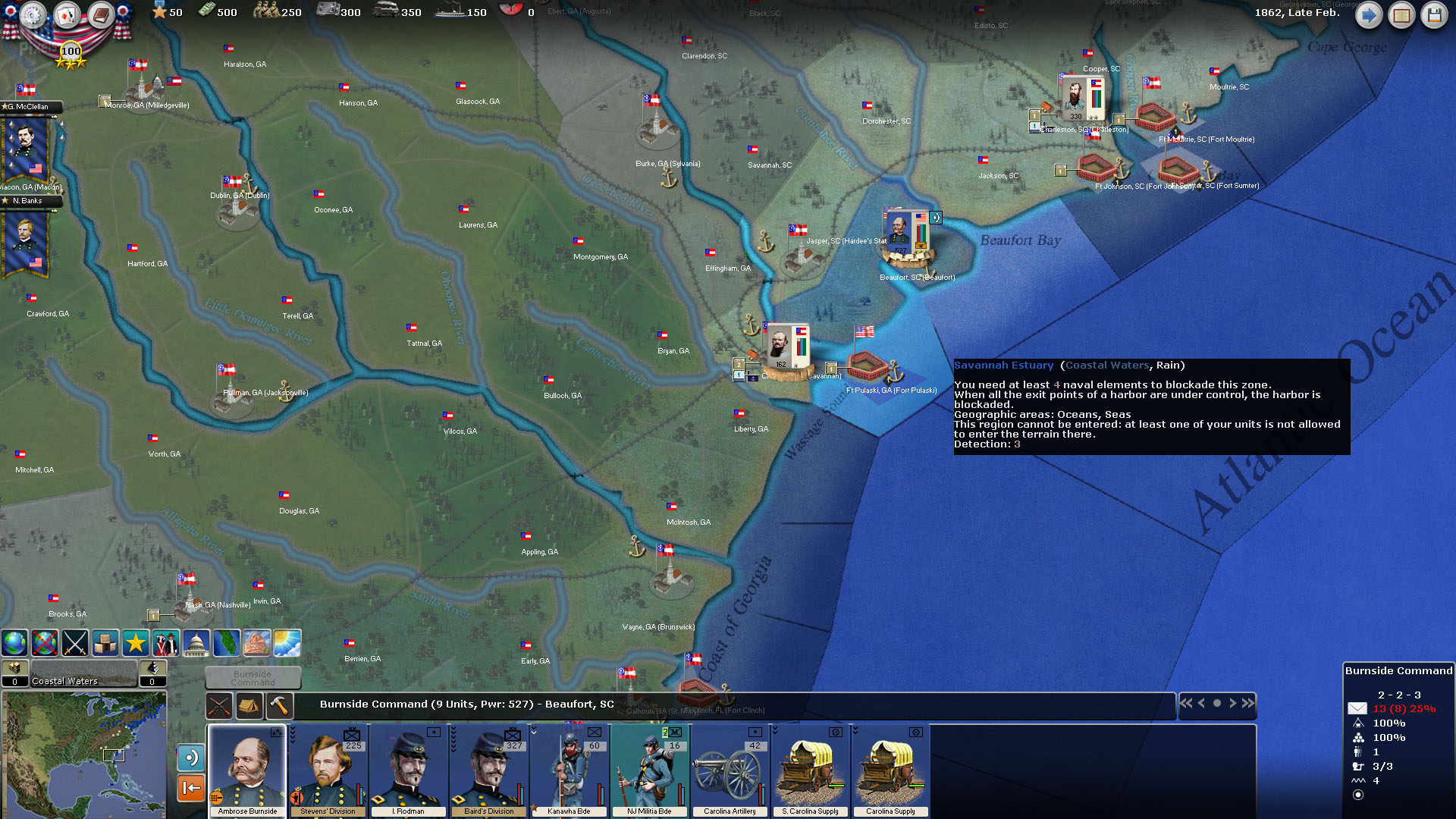Select G. McClellan's army banner
Image resolution: width=1456 pixels, height=819 pixels.
27,148
